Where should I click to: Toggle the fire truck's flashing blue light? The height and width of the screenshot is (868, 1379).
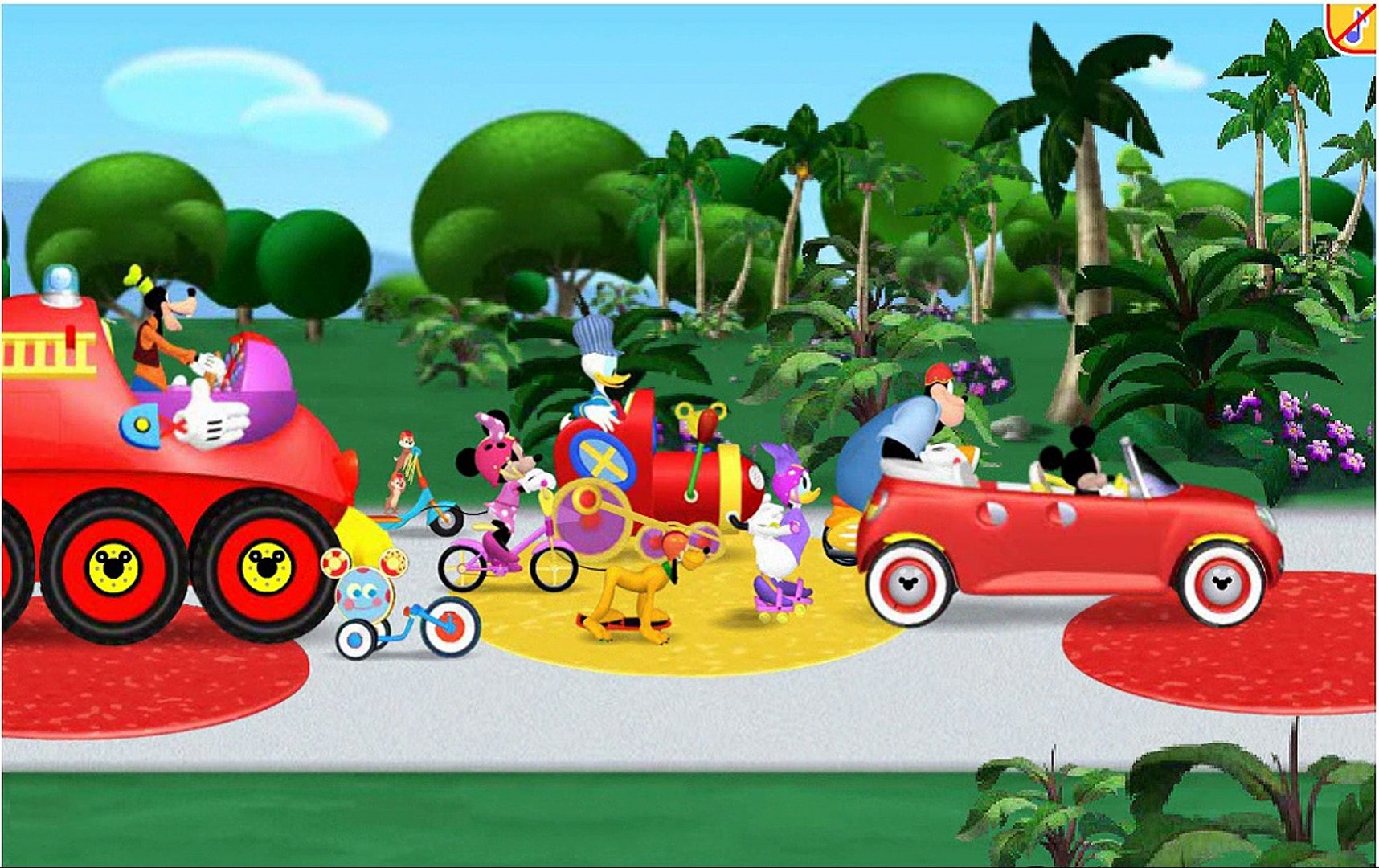coord(60,281)
